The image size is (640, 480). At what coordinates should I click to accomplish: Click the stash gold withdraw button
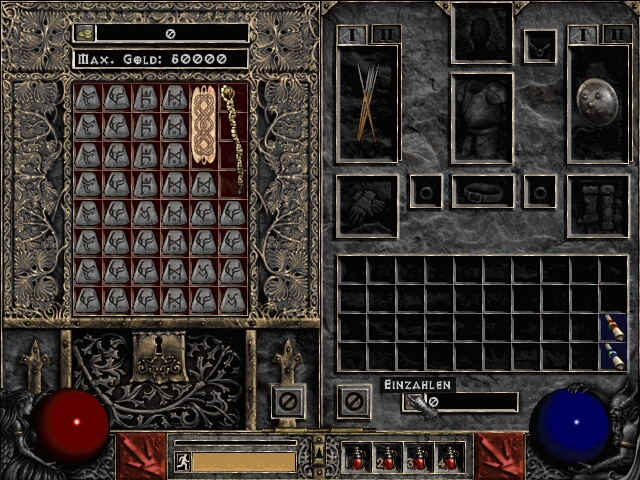[x=85, y=33]
